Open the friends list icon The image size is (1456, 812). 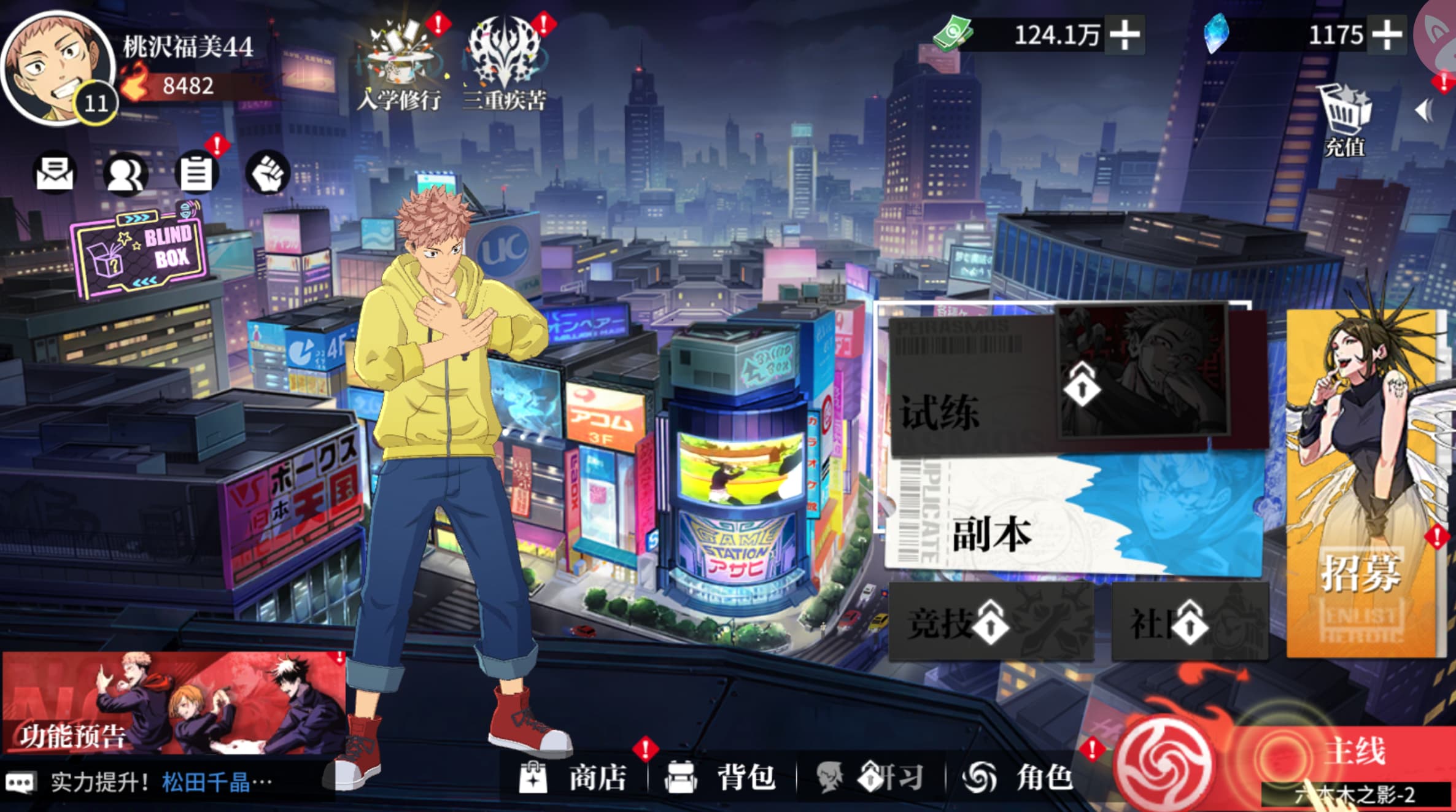point(126,174)
